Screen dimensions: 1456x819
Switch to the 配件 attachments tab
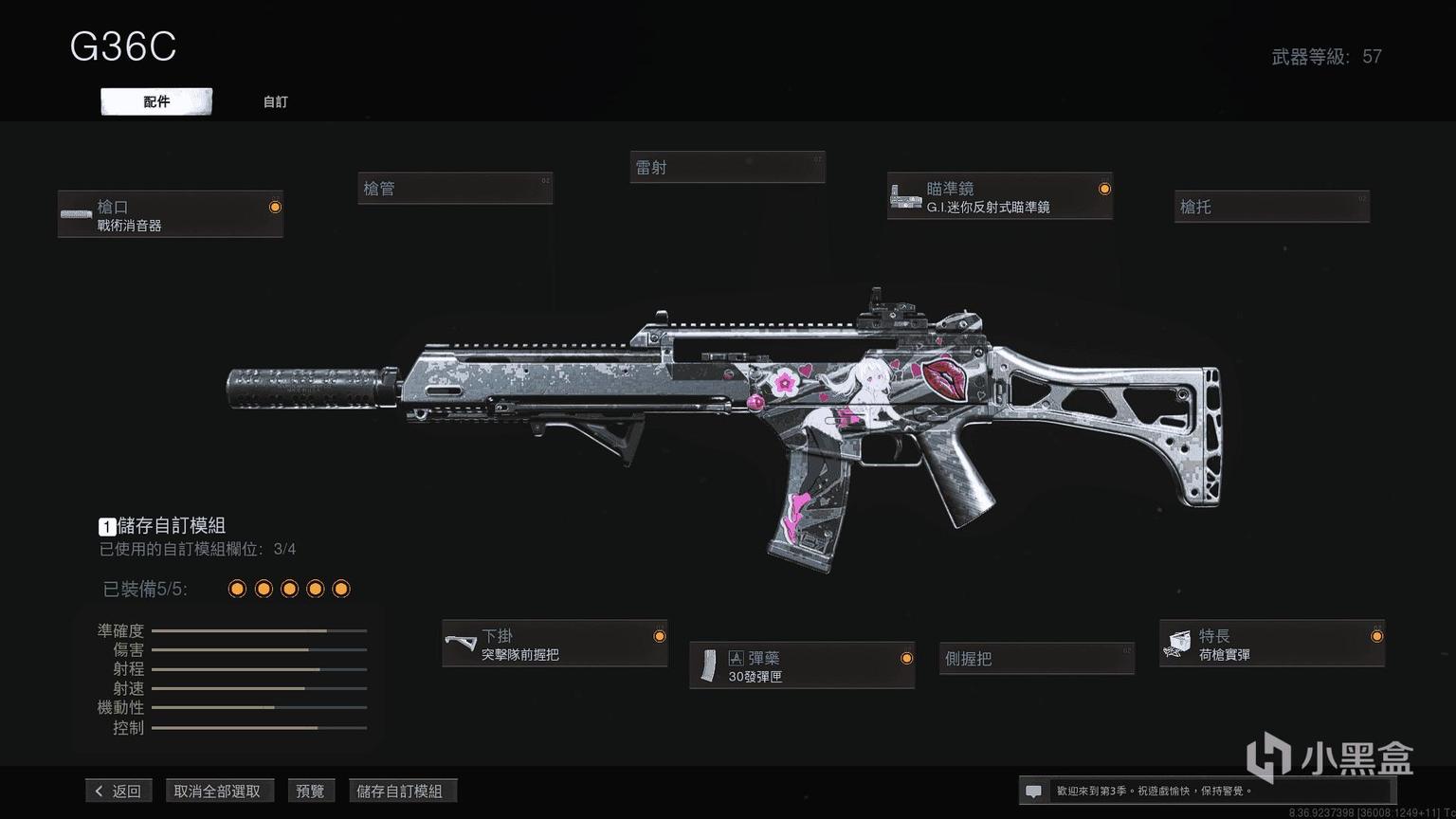tap(156, 101)
